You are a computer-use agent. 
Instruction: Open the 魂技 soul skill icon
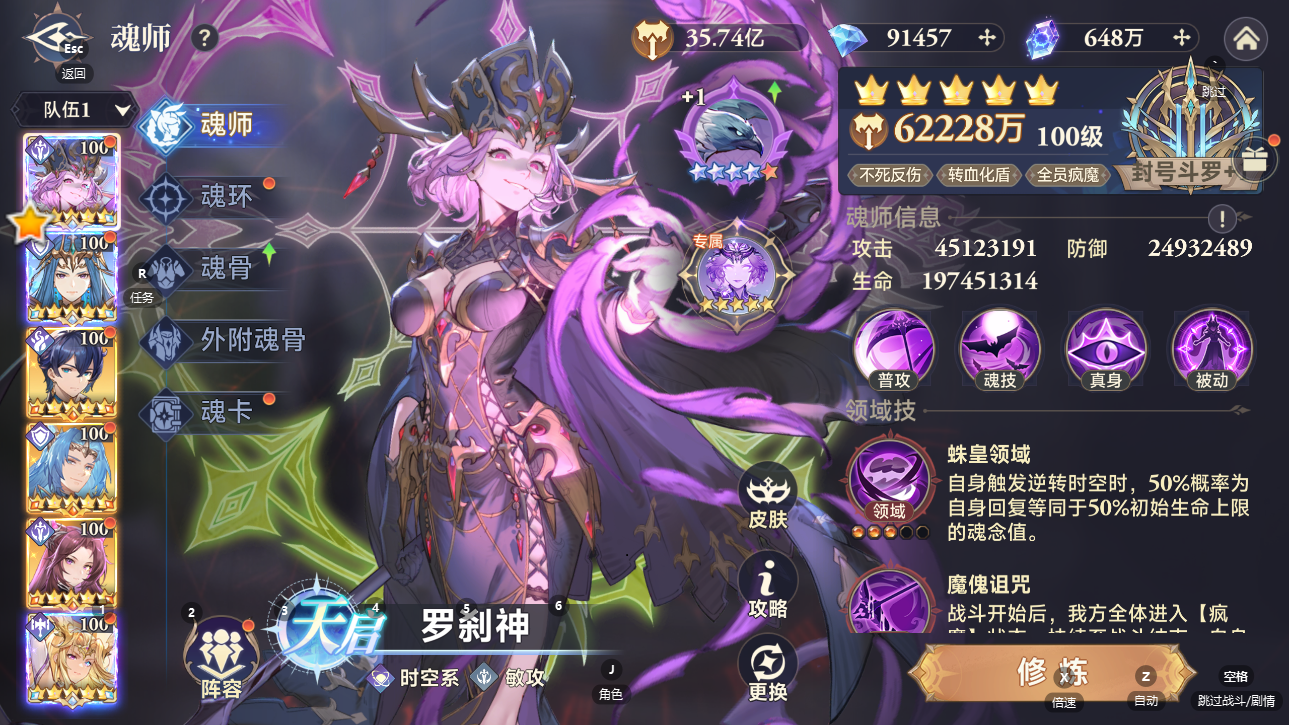coord(998,348)
